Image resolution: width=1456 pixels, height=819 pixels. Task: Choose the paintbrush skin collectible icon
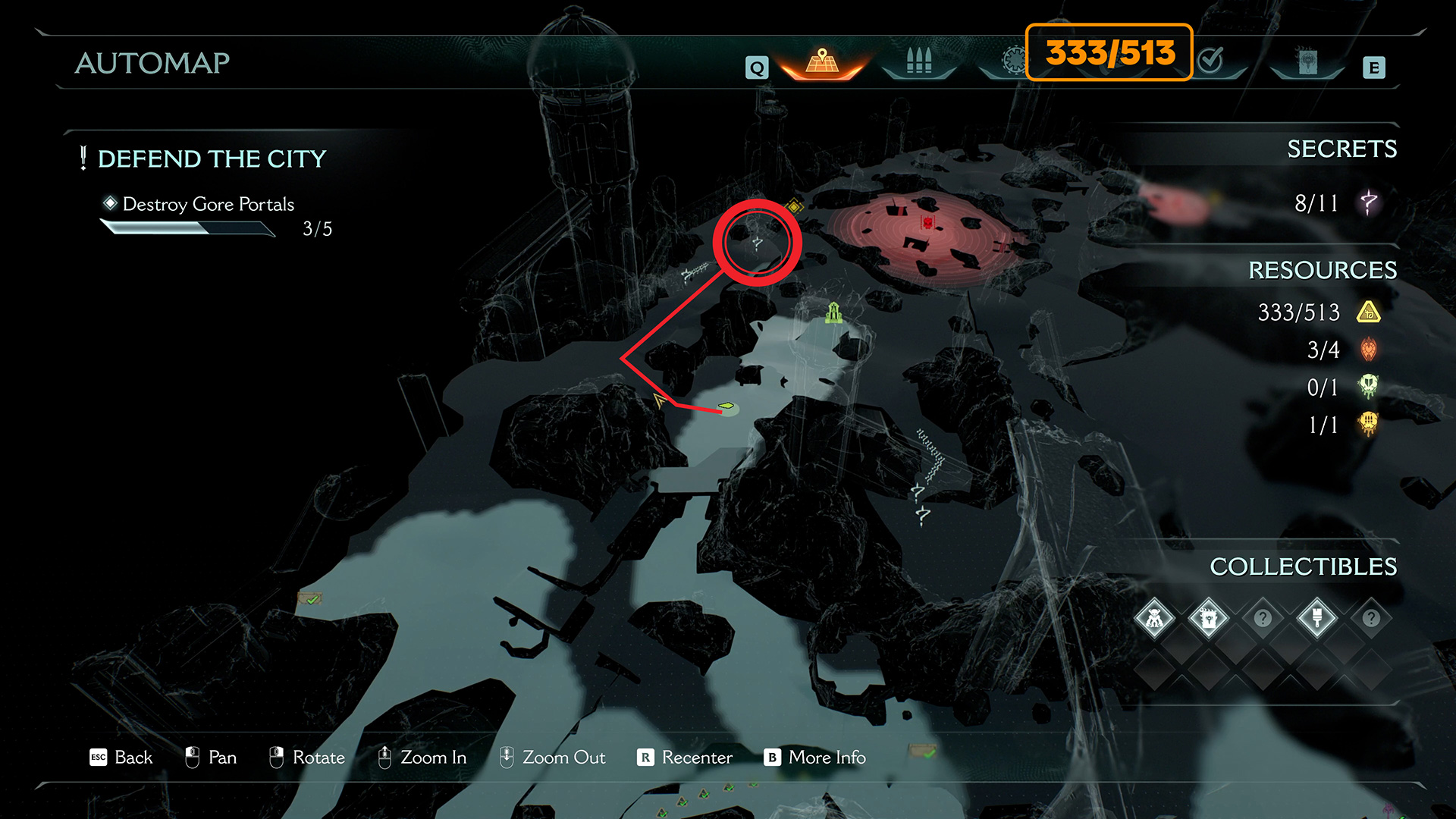tap(1316, 618)
